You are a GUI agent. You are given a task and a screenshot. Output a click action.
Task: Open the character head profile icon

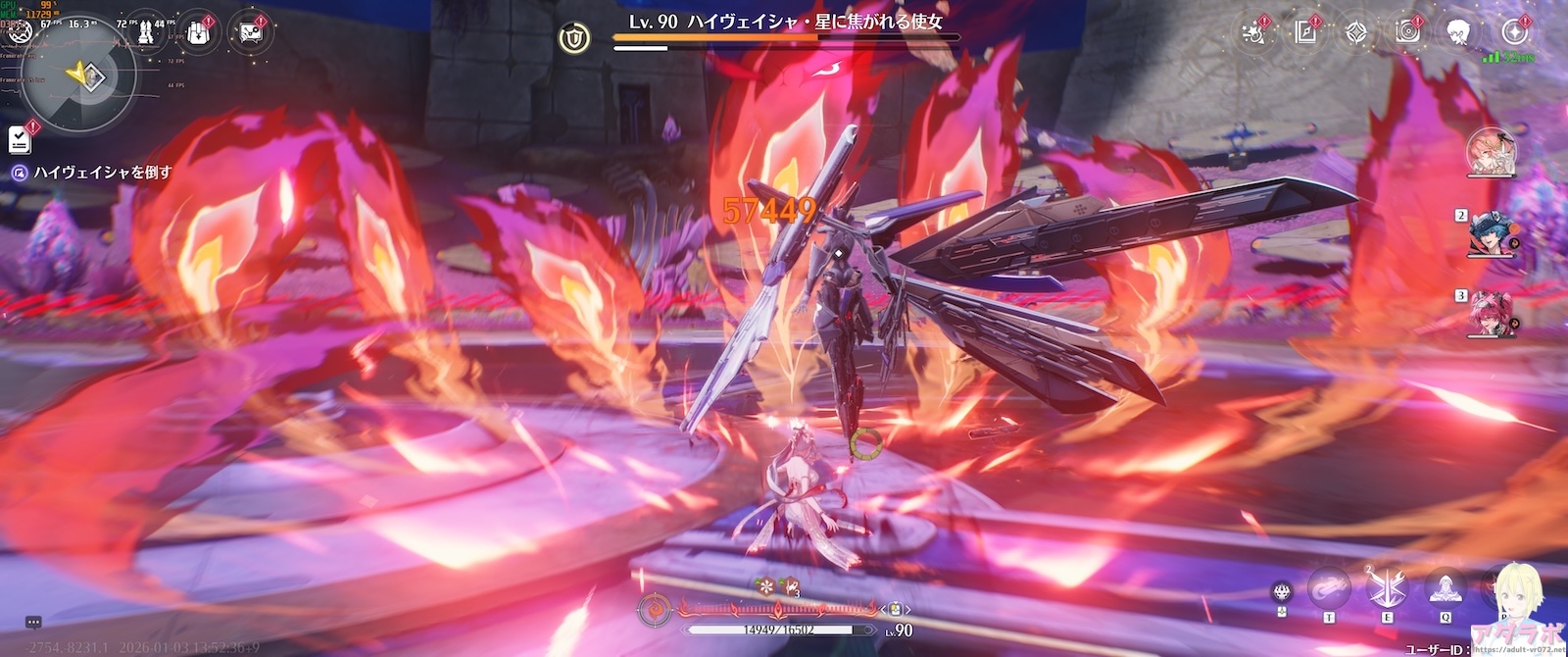(x=1459, y=32)
